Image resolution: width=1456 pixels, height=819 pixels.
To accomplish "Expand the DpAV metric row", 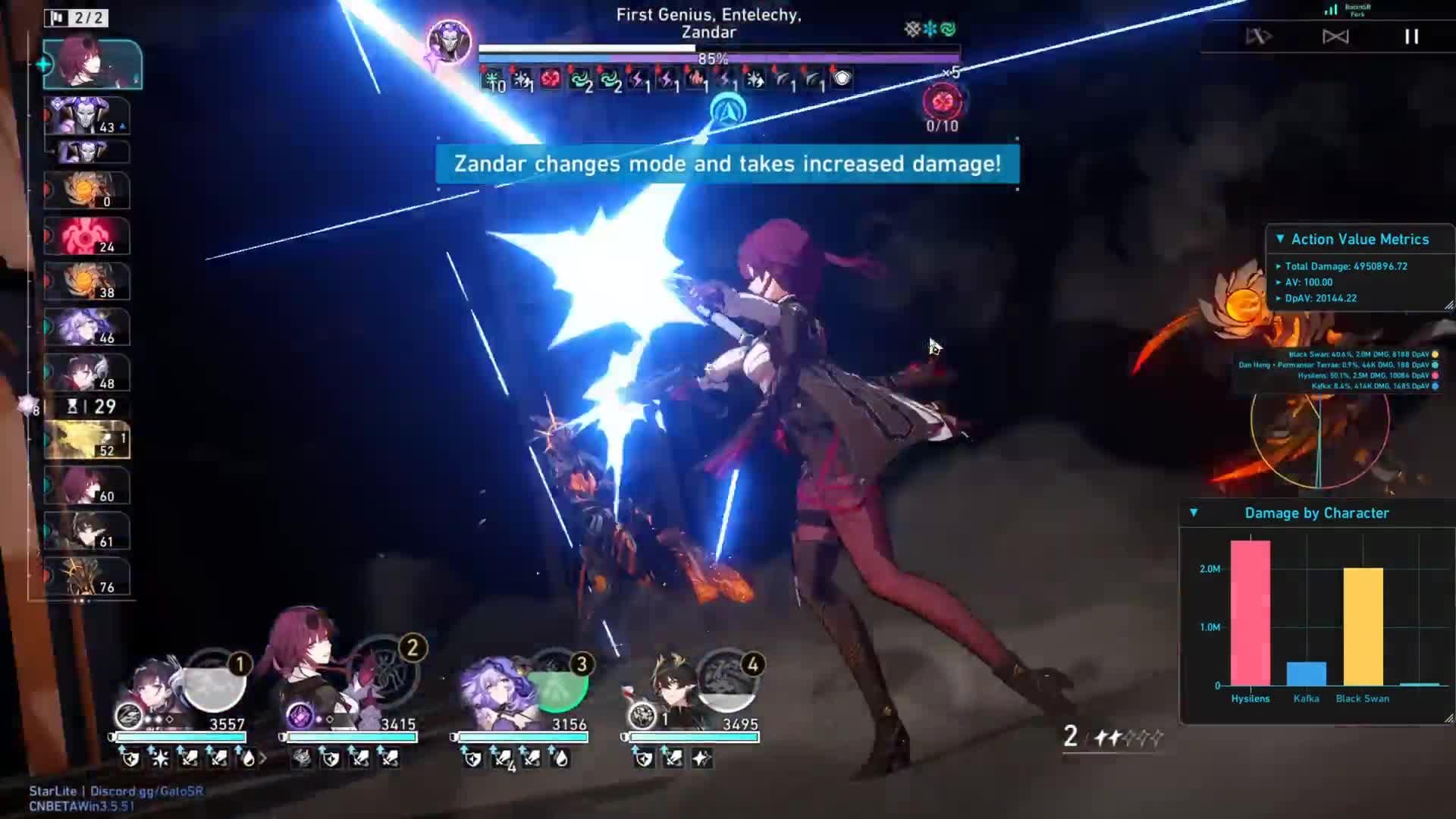I will click(x=1279, y=298).
